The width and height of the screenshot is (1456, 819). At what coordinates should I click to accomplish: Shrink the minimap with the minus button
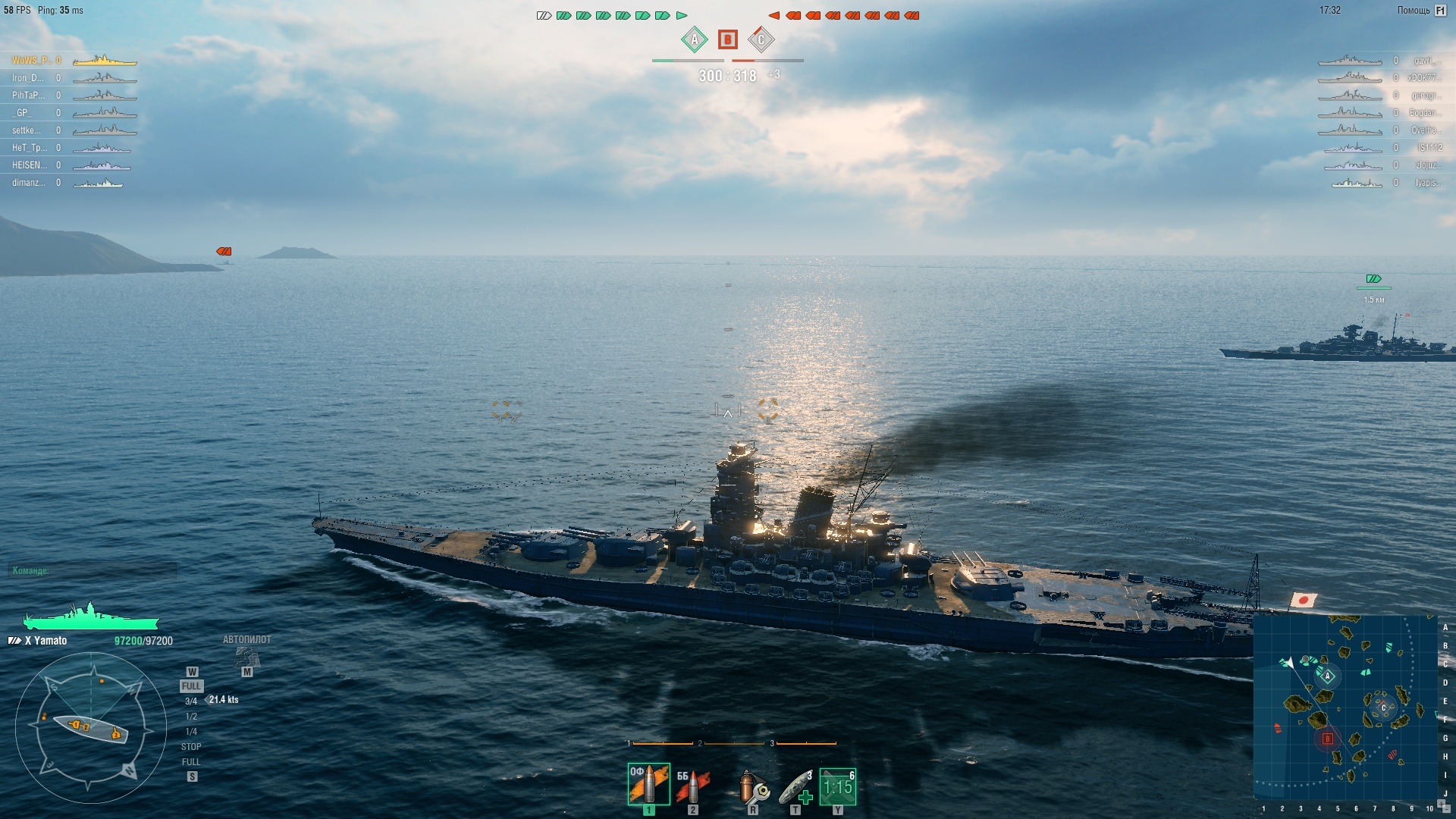click(x=1446, y=811)
